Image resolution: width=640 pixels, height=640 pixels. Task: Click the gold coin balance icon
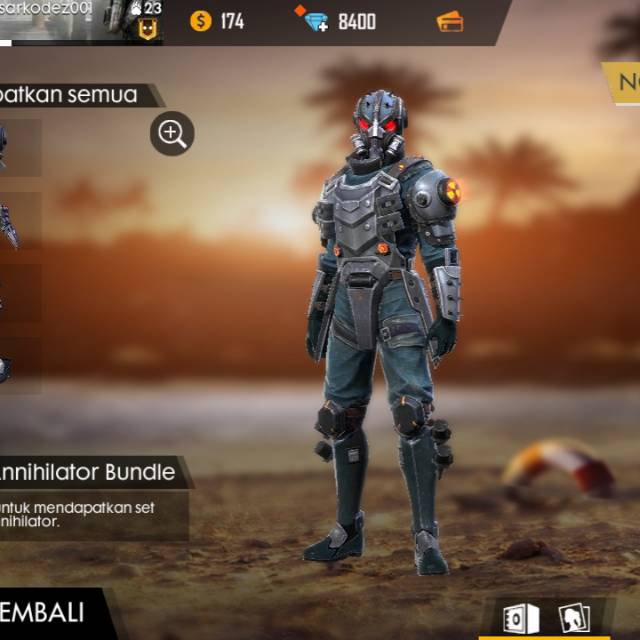201,20
